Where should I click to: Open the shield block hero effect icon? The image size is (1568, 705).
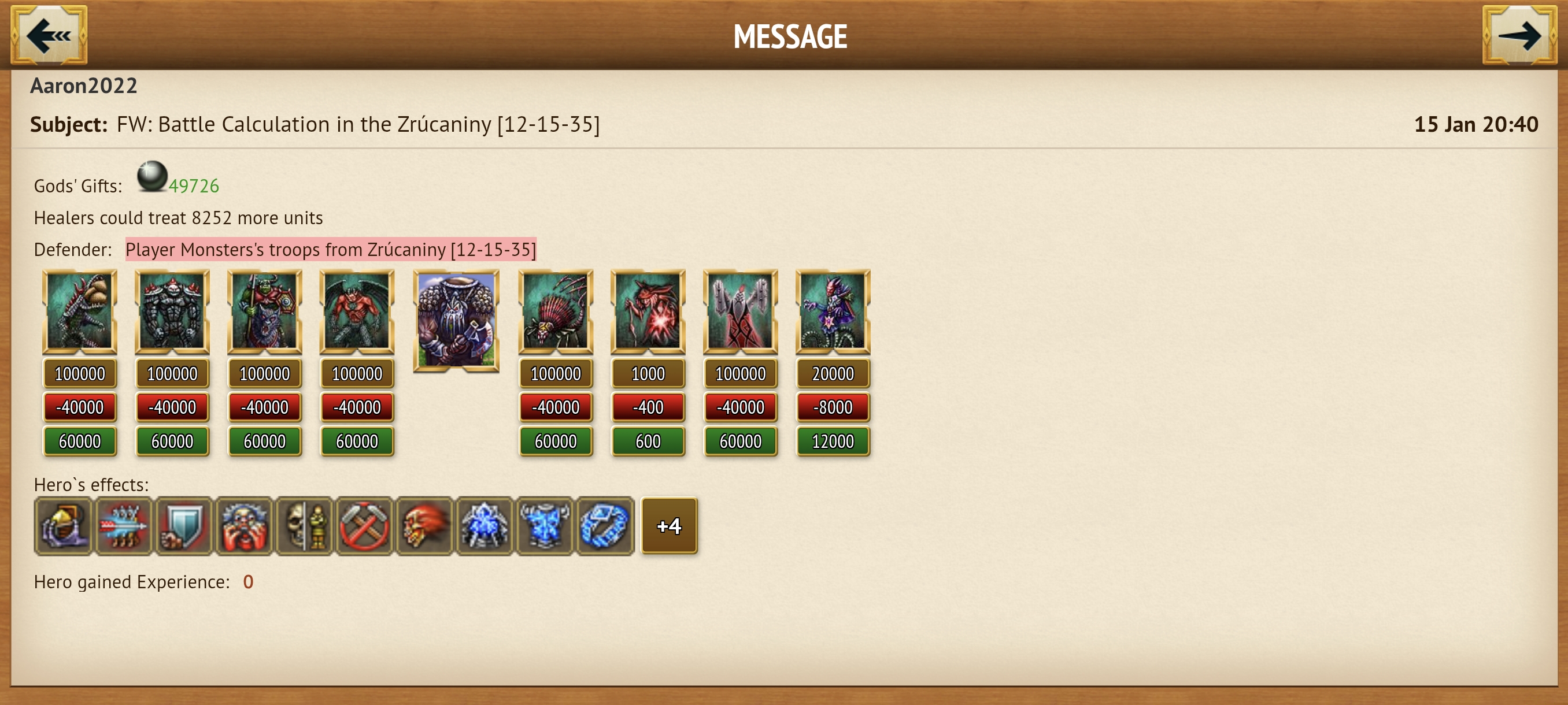tap(184, 525)
